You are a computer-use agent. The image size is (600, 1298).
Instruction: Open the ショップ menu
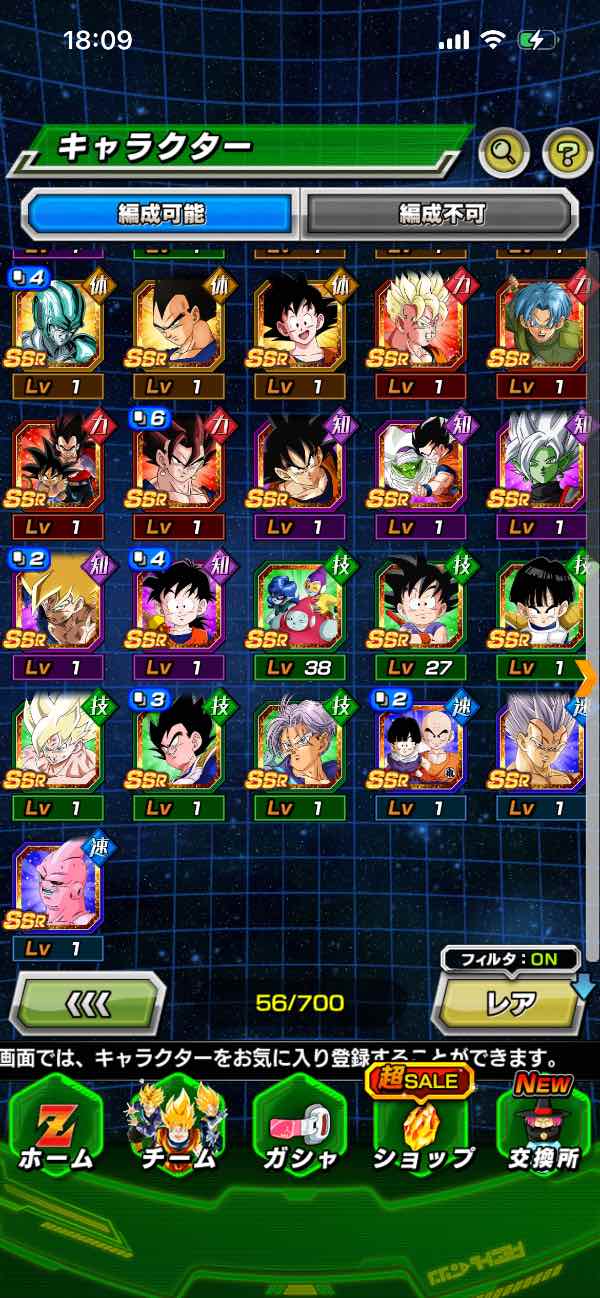click(422, 1125)
